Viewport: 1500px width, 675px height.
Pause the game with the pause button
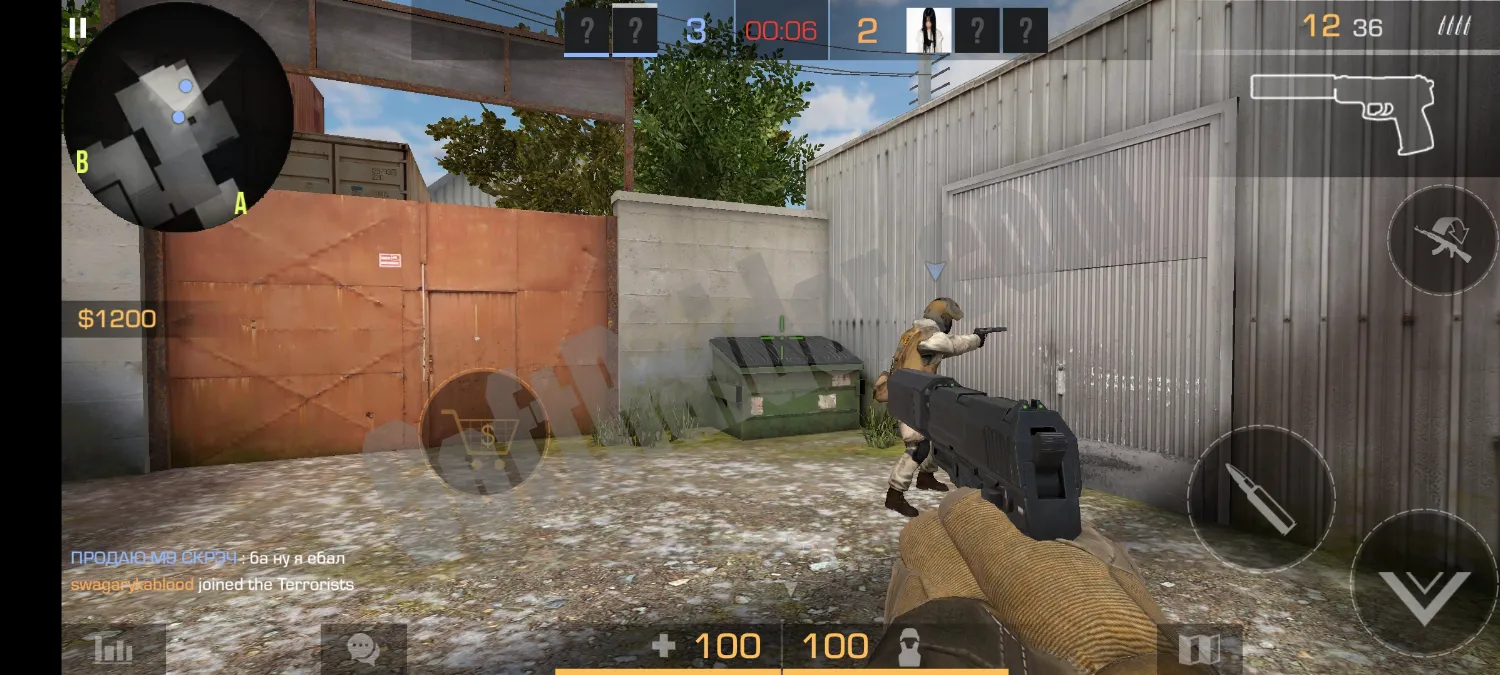[78, 27]
